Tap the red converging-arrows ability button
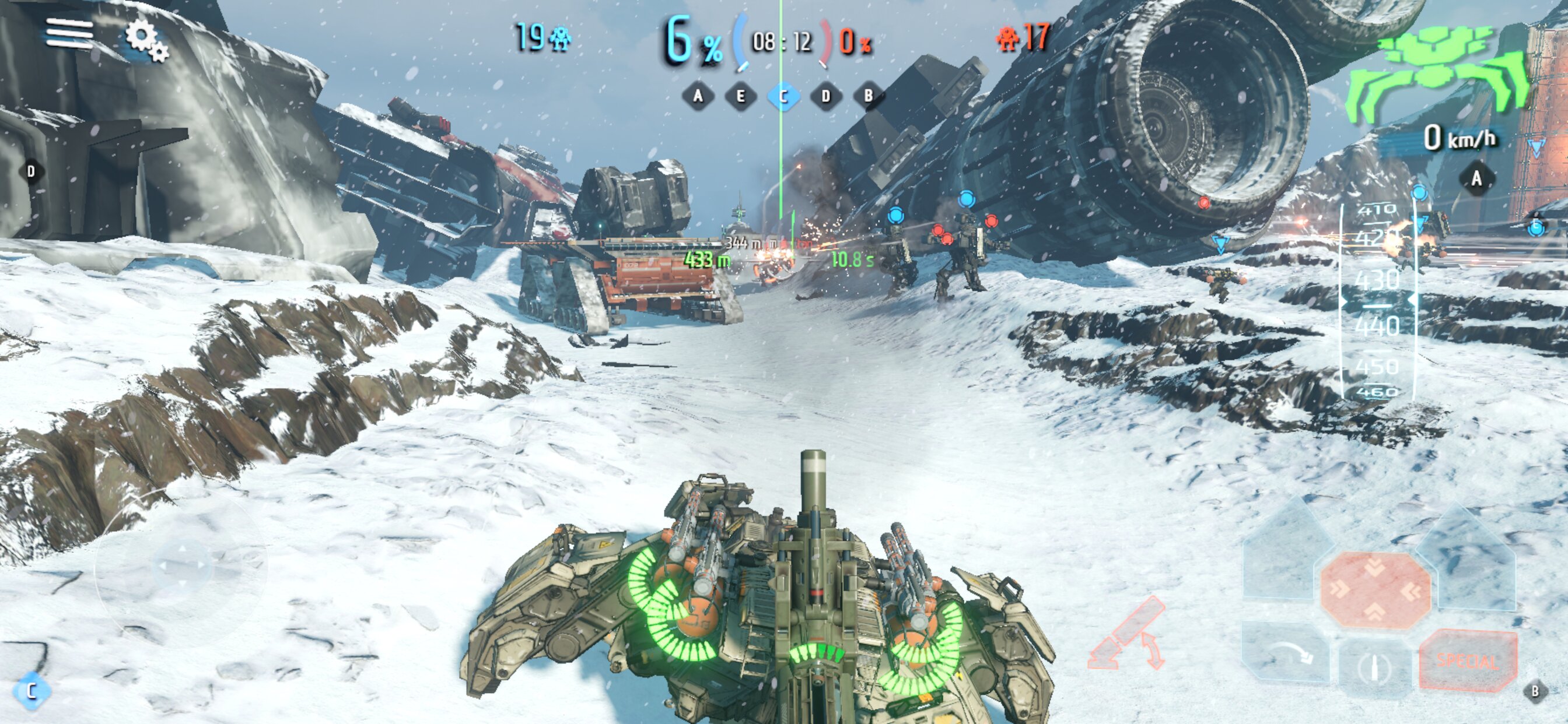The height and width of the screenshot is (724, 1568). coord(1375,590)
